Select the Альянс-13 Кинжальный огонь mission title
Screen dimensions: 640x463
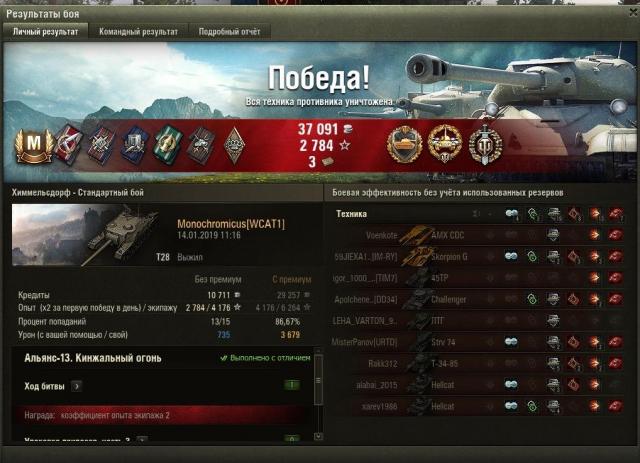tap(92, 357)
